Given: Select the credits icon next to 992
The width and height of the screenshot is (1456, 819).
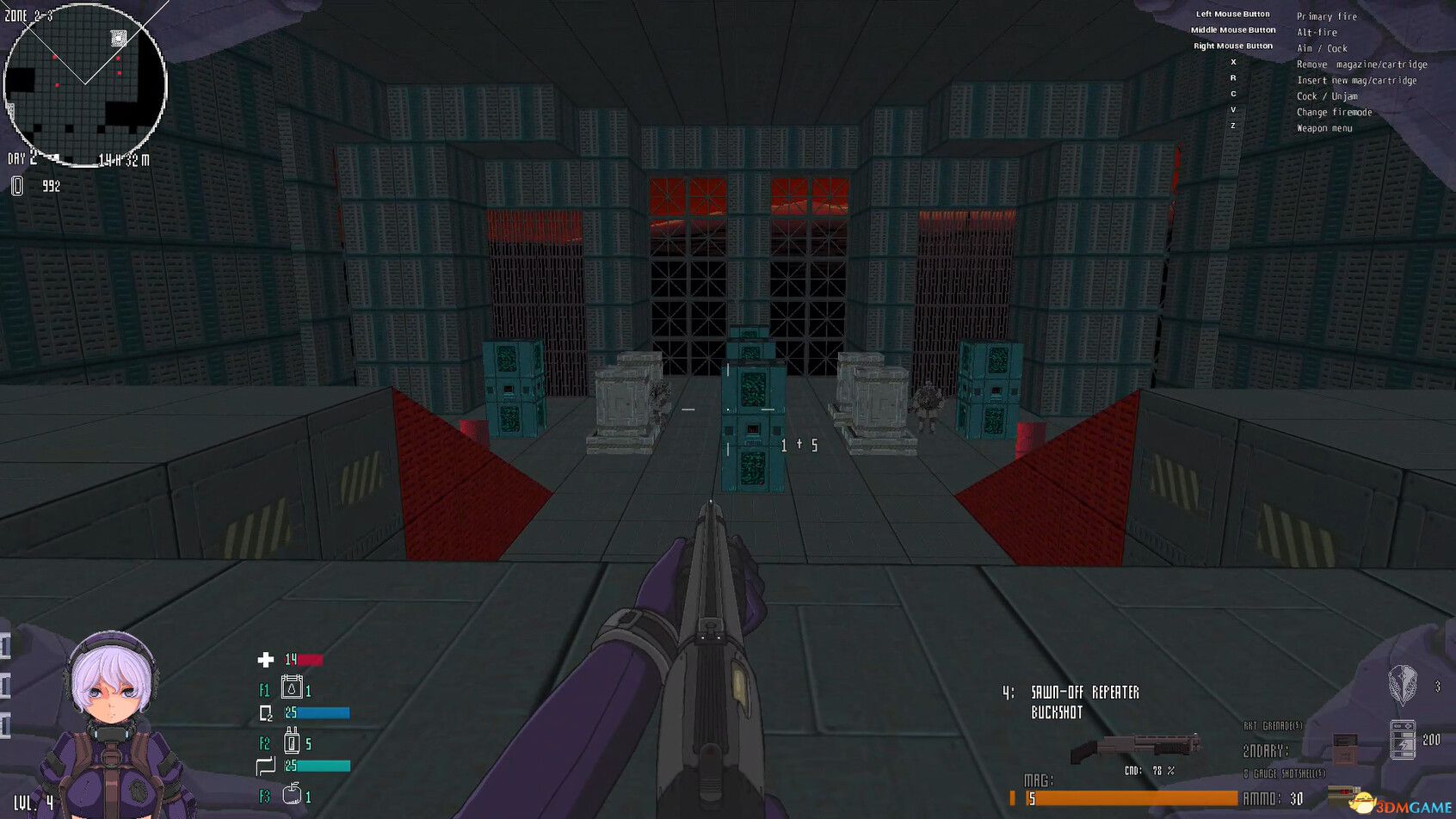Looking at the screenshot, I should click(x=16, y=184).
